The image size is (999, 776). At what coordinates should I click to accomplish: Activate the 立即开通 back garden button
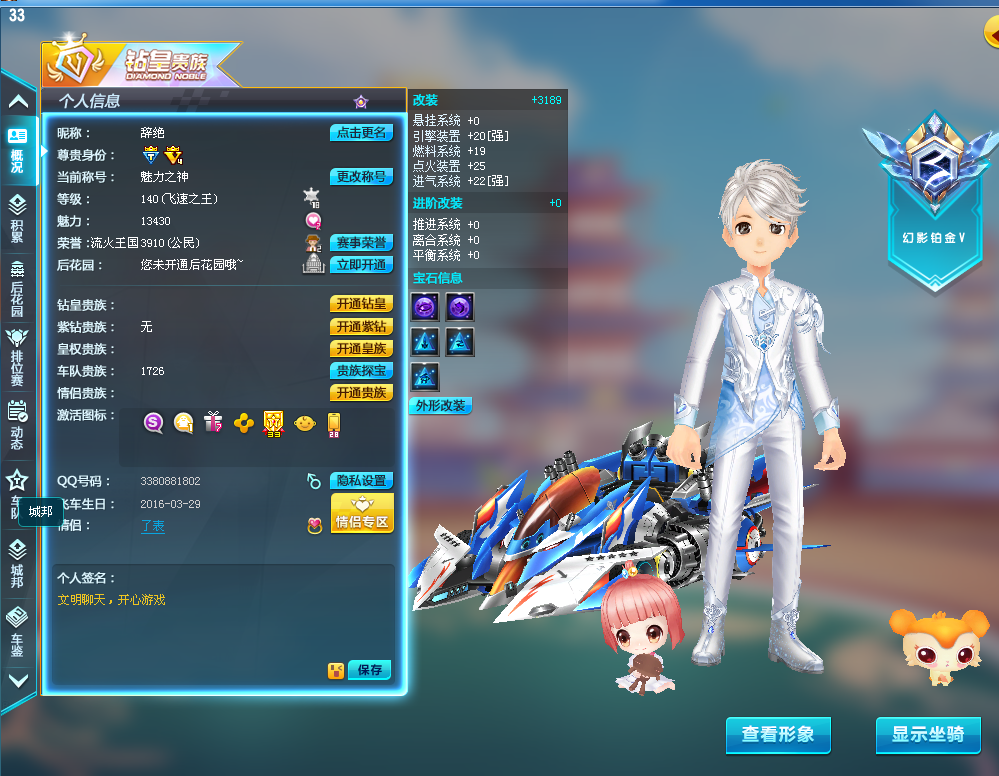pos(361,265)
